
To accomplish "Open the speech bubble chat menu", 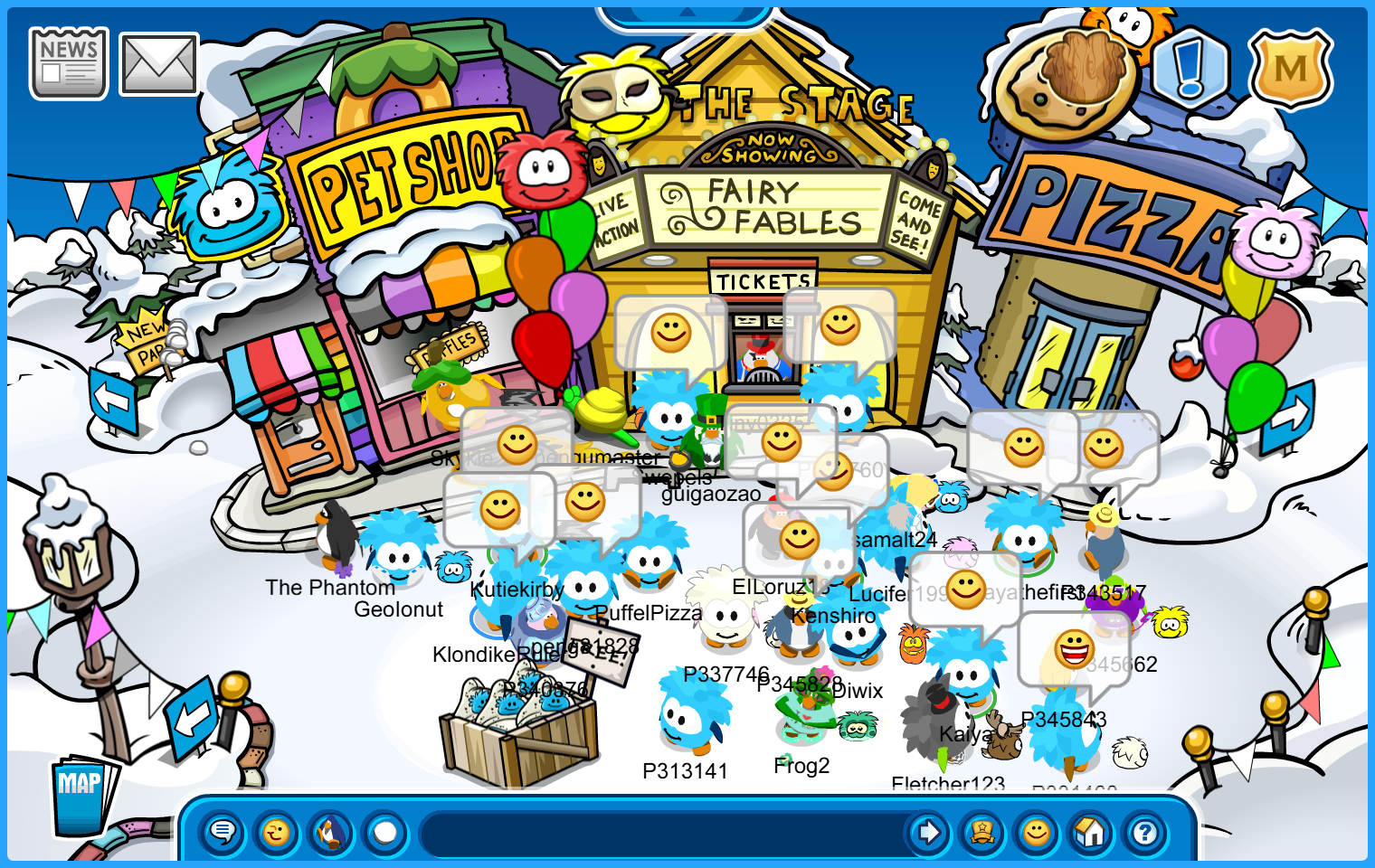I will (222, 833).
